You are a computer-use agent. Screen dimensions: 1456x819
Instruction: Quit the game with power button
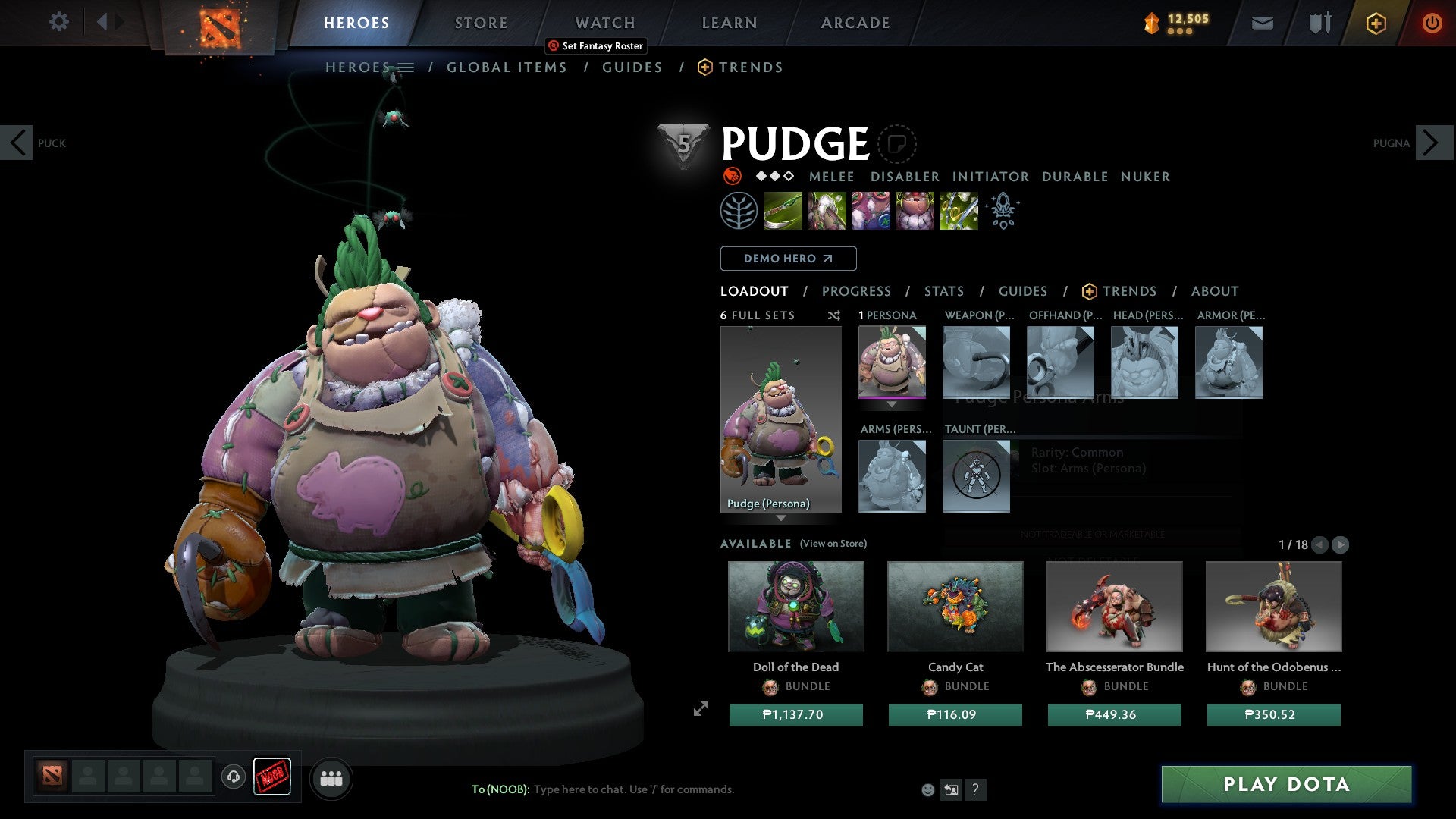point(1432,23)
